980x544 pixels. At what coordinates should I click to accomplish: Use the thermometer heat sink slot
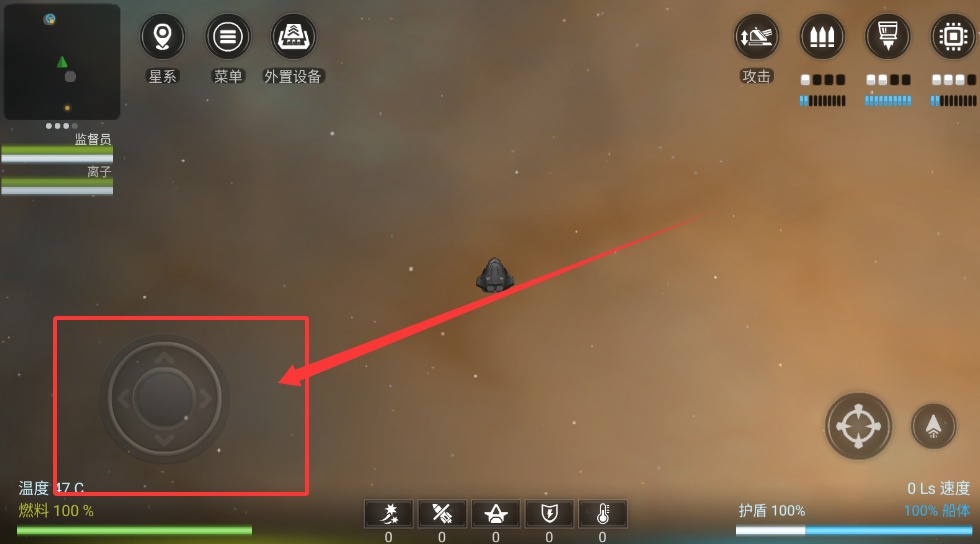tap(602, 514)
